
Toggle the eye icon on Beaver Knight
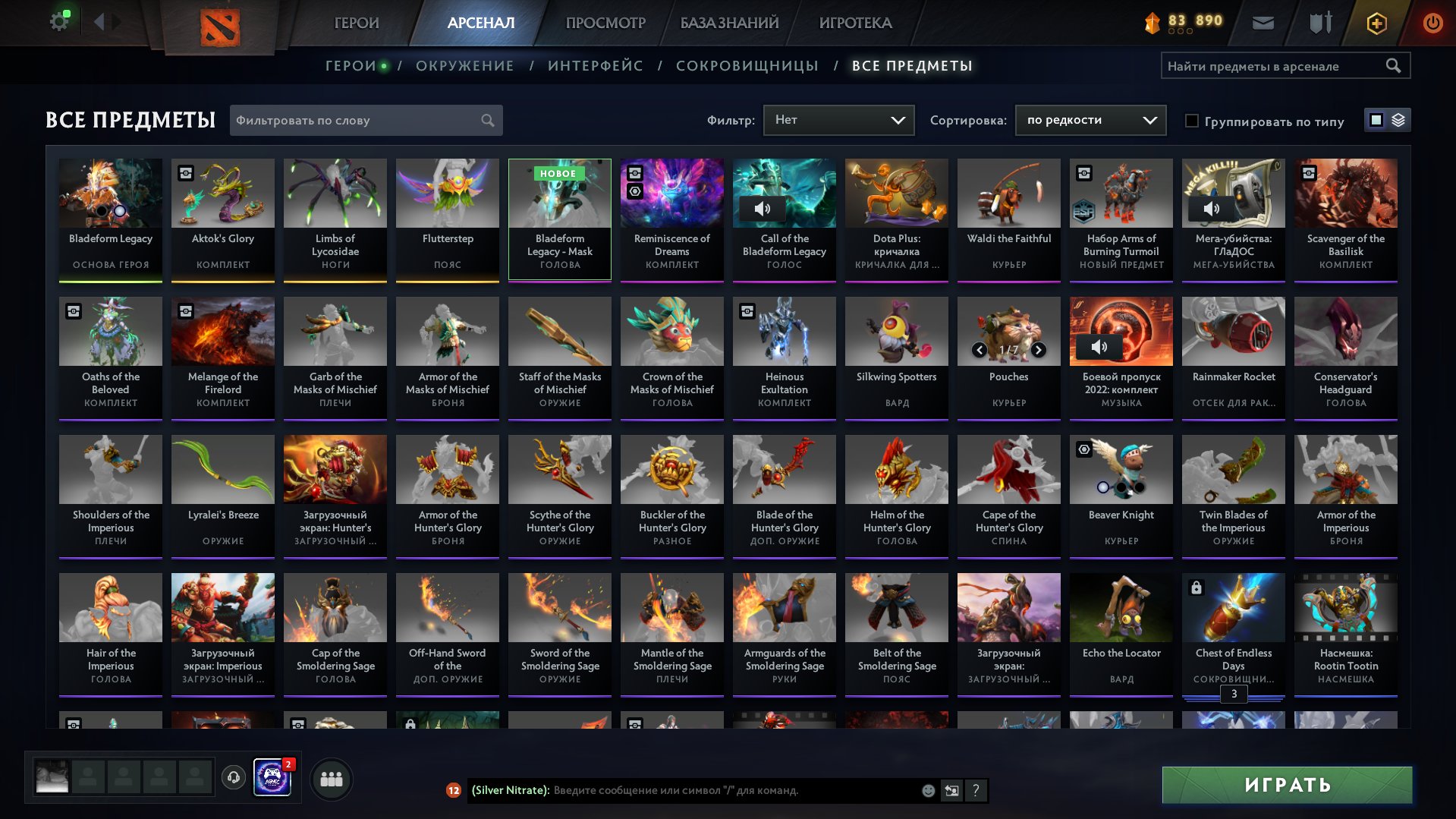pos(1083,449)
